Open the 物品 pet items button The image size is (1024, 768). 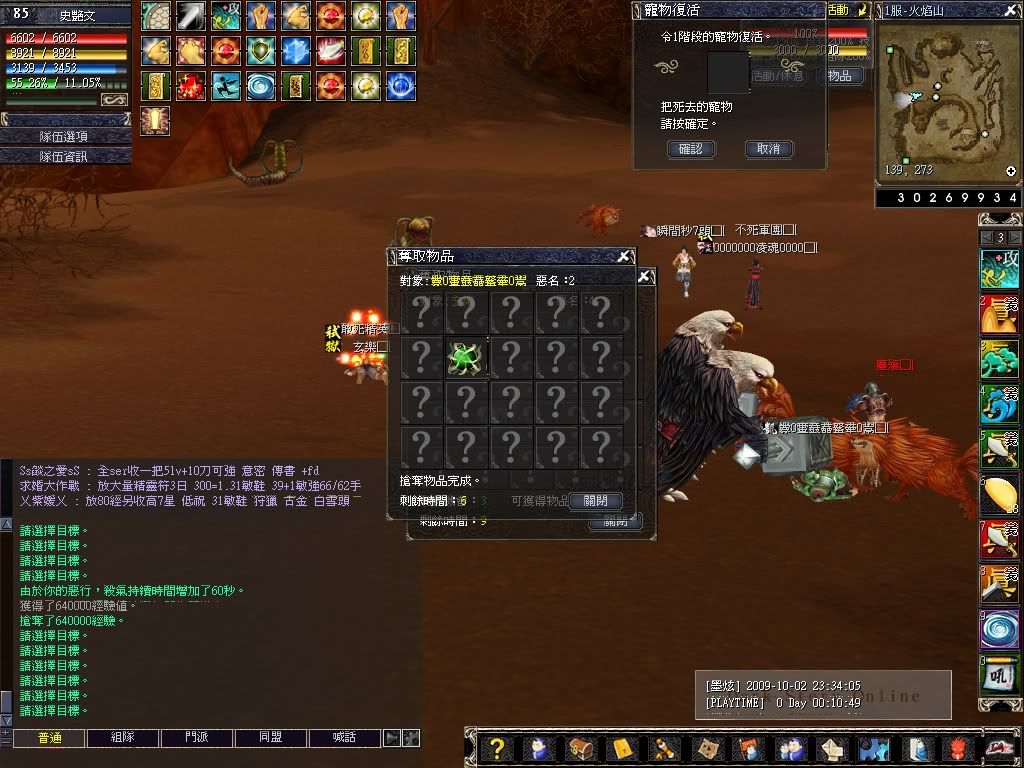pos(840,75)
